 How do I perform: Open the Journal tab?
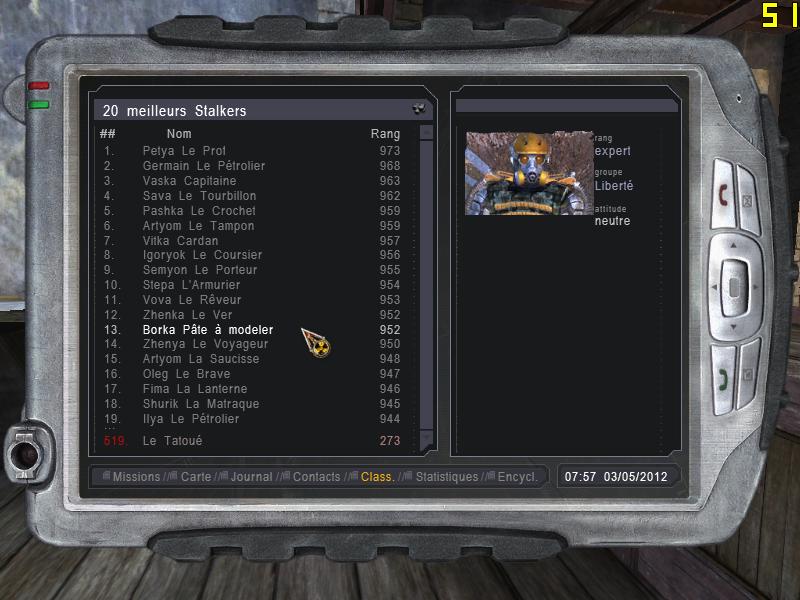(x=251, y=477)
